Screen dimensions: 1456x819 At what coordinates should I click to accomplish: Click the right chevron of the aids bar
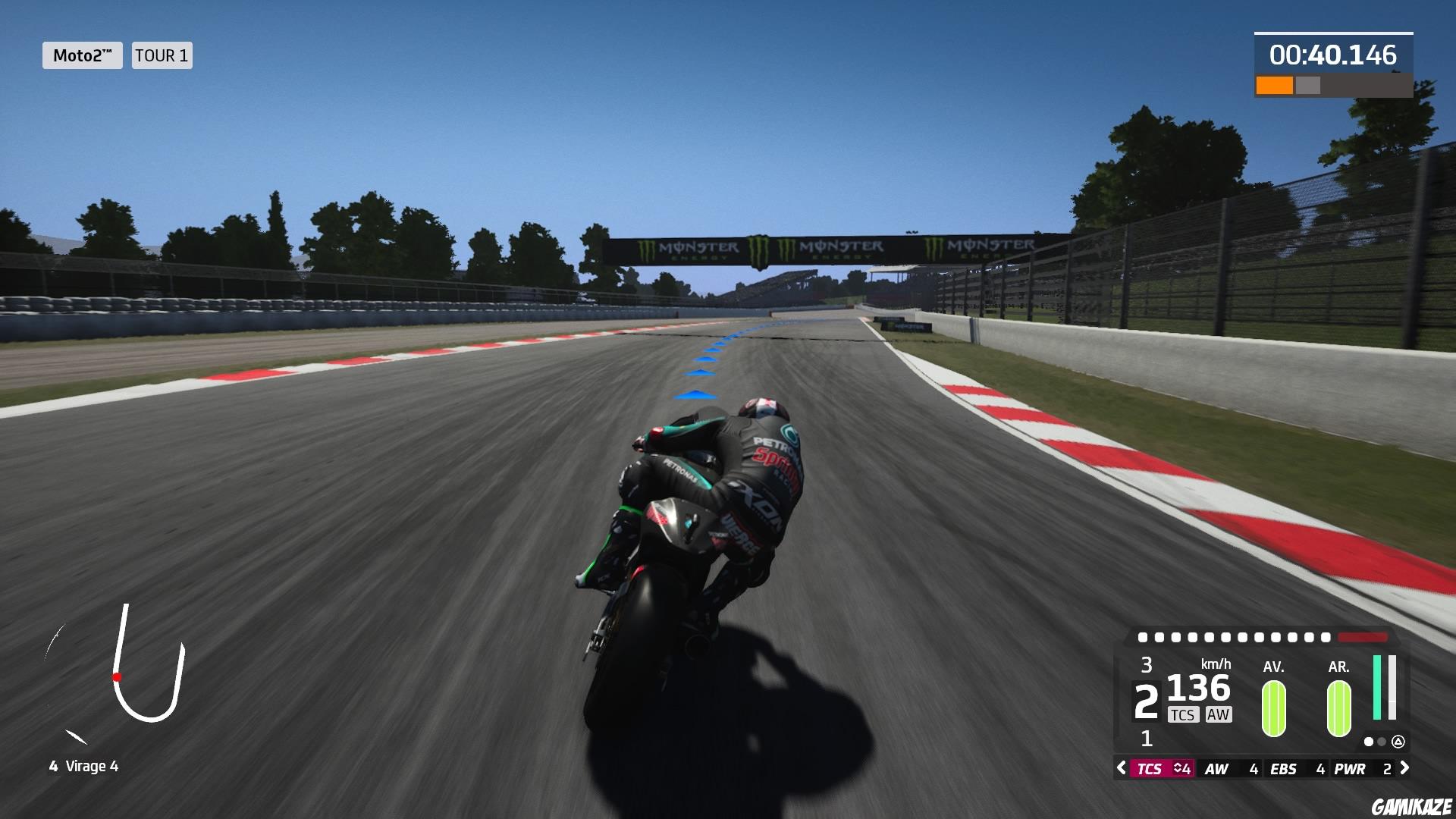coord(1406,769)
